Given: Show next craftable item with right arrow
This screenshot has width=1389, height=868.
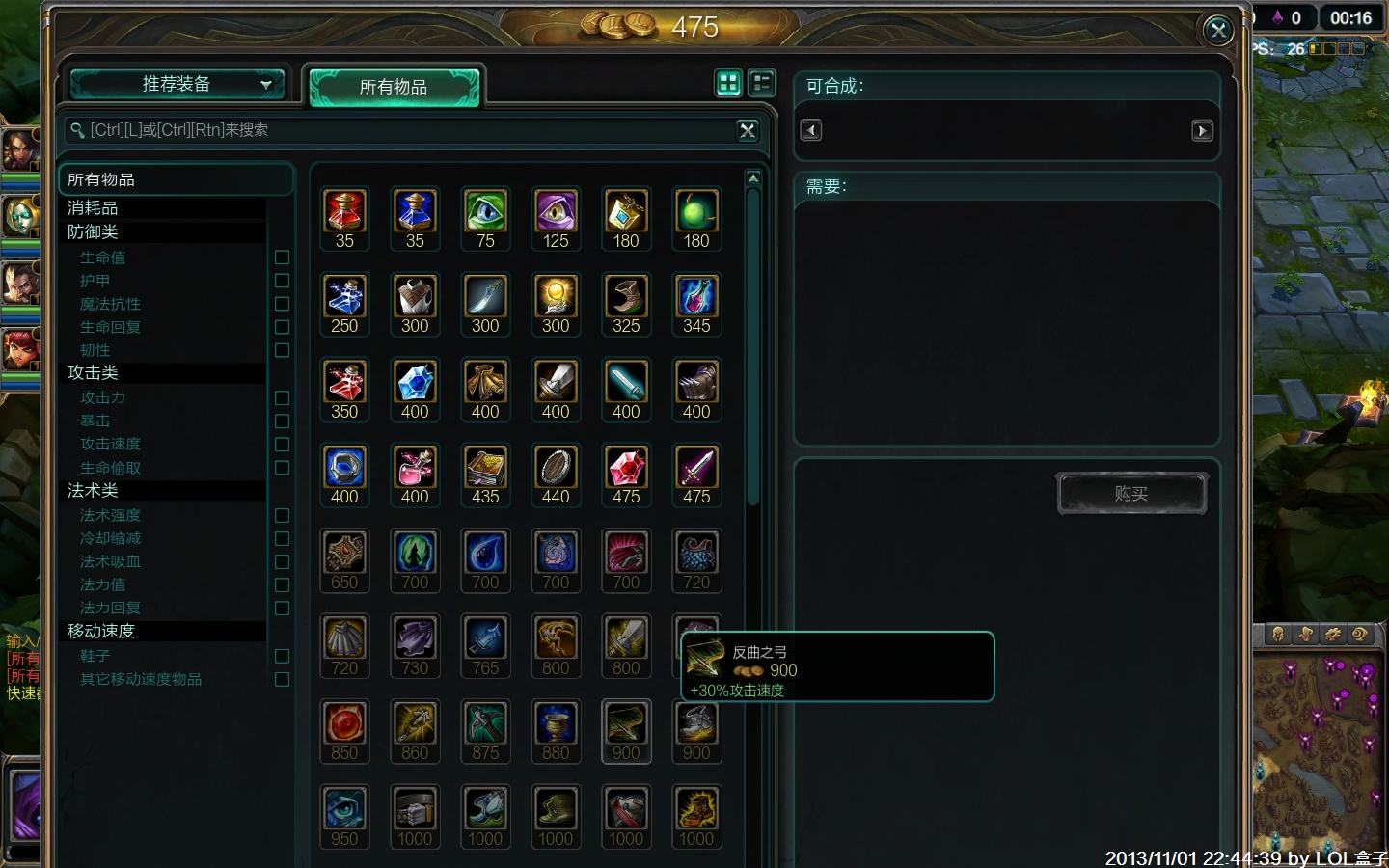Looking at the screenshot, I should pos(1202,130).
